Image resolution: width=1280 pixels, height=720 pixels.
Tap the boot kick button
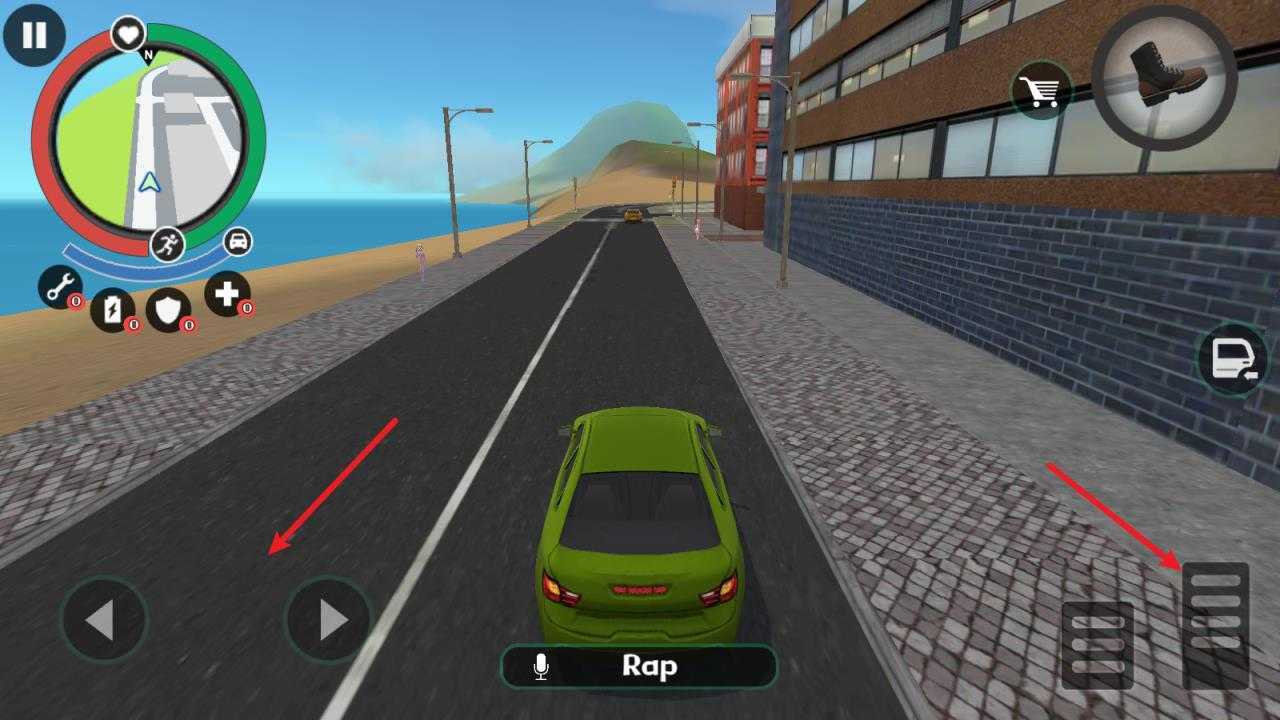(1164, 77)
